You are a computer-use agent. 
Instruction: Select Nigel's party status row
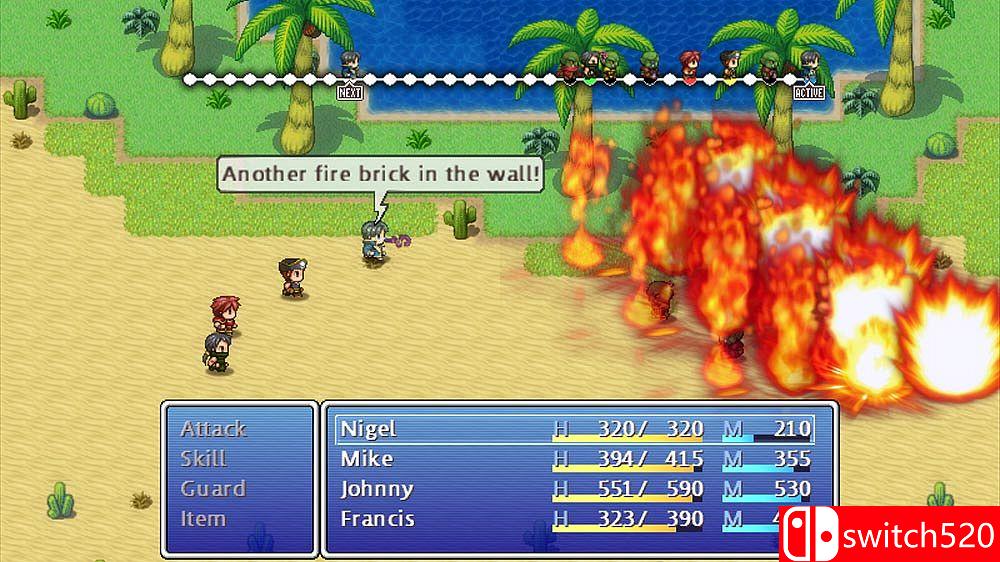(575, 429)
